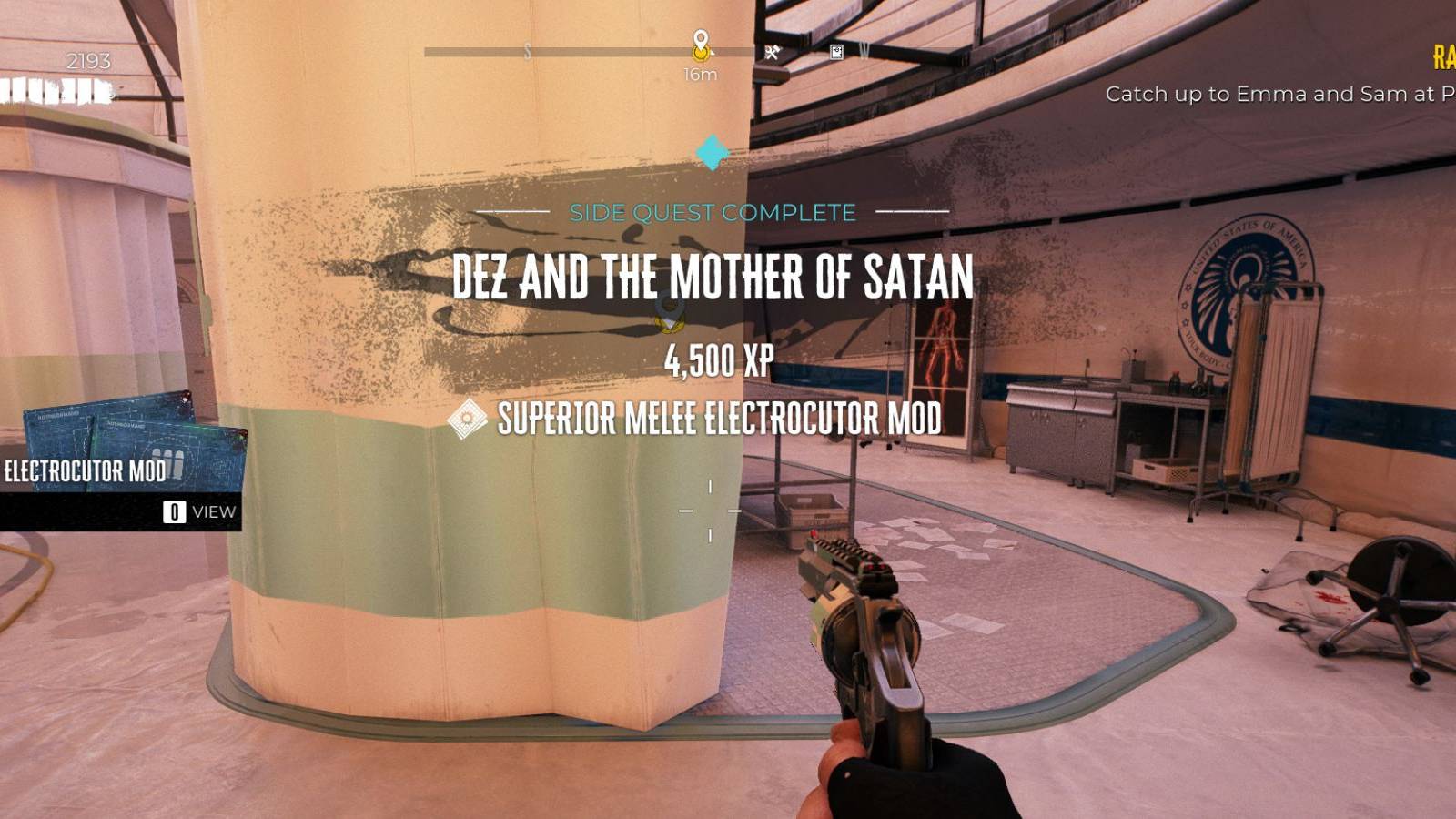Select the reward diamond beside Superior Melee Electrocutor Mod
1456x819 pixels.
(x=468, y=417)
